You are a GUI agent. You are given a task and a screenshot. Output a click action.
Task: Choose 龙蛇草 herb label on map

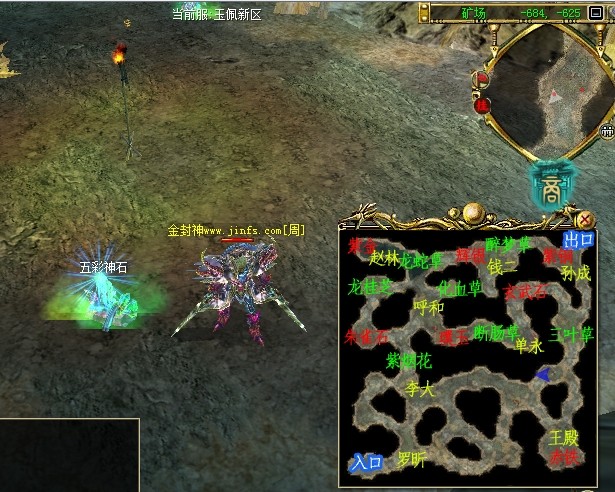pyautogui.click(x=421, y=261)
